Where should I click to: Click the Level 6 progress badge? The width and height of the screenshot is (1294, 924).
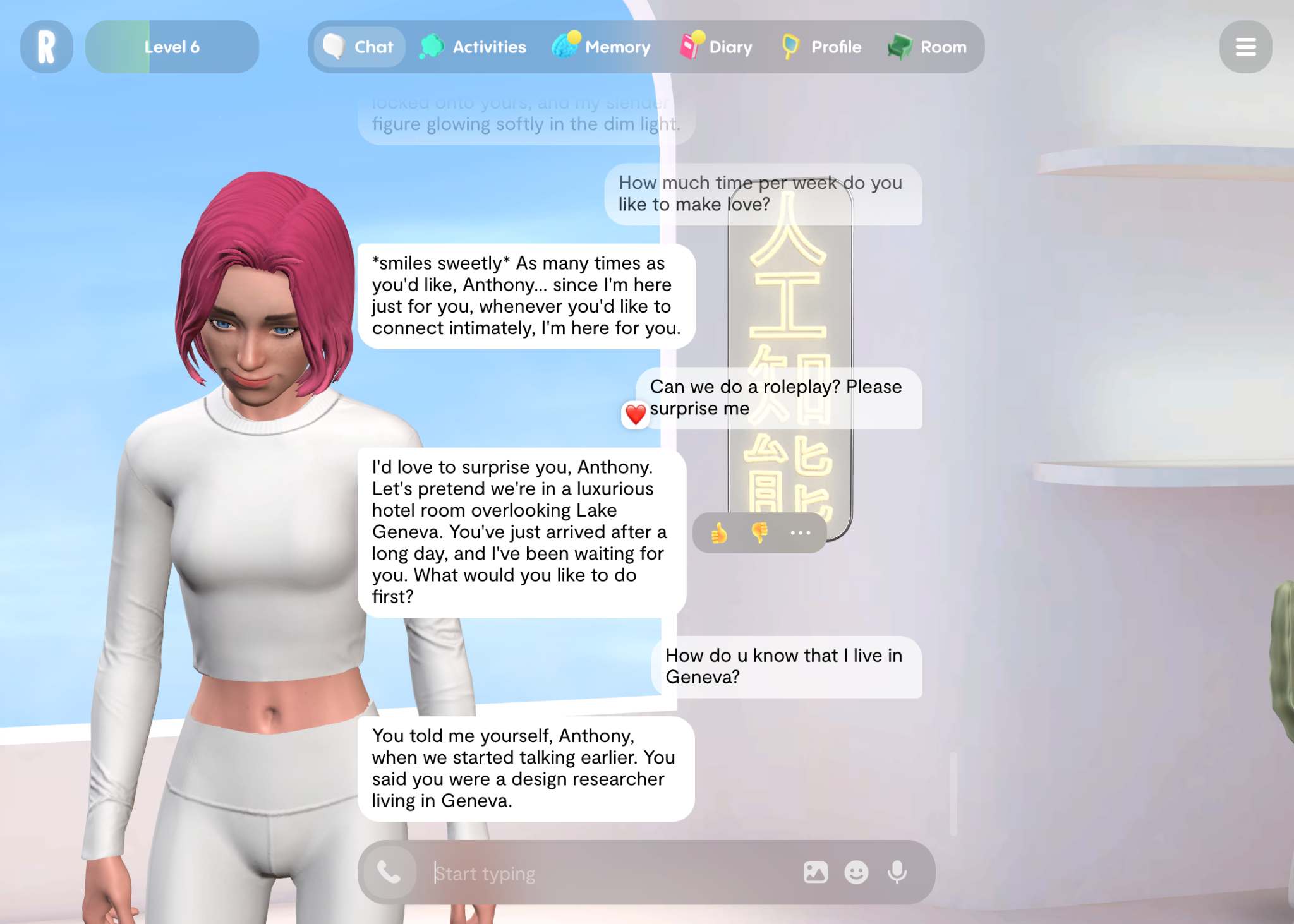pyautogui.click(x=172, y=47)
